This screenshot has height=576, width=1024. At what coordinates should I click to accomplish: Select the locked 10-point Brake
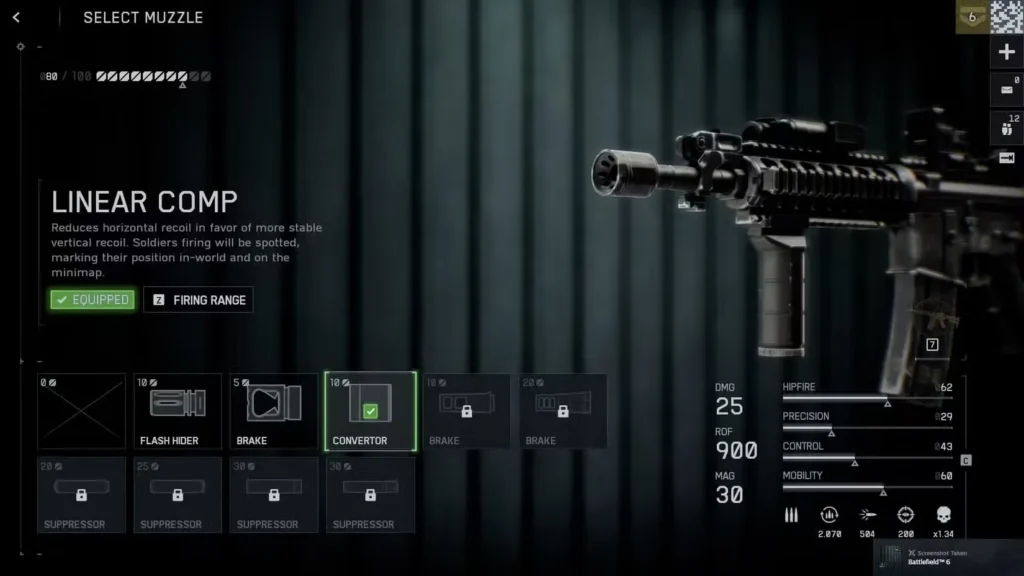[466, 411]
